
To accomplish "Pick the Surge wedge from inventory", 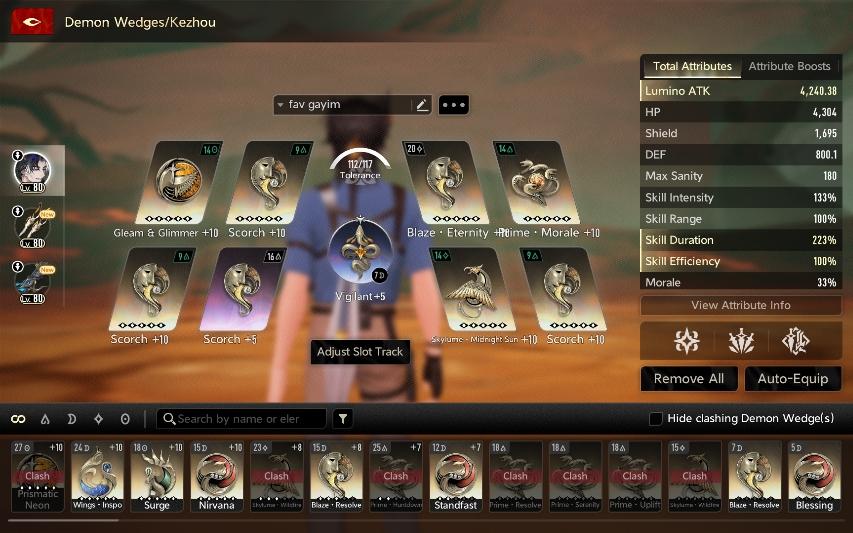I will (x=157, y=475).
